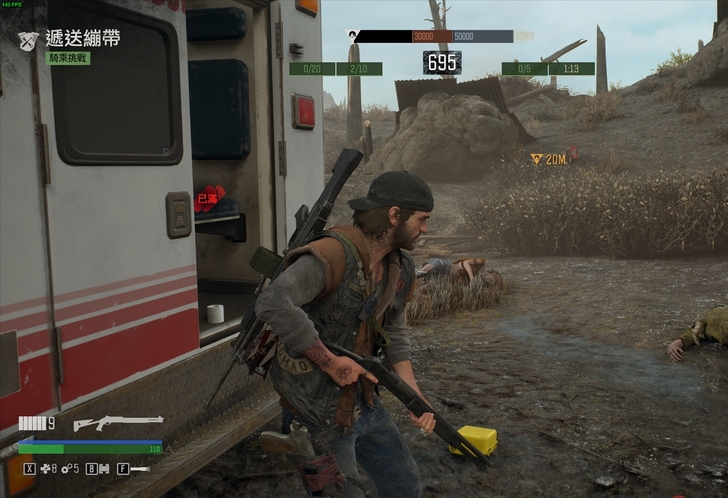Select the flashlight icon
The width and height of the screenshot is (728, 498).
click(139, 468)
